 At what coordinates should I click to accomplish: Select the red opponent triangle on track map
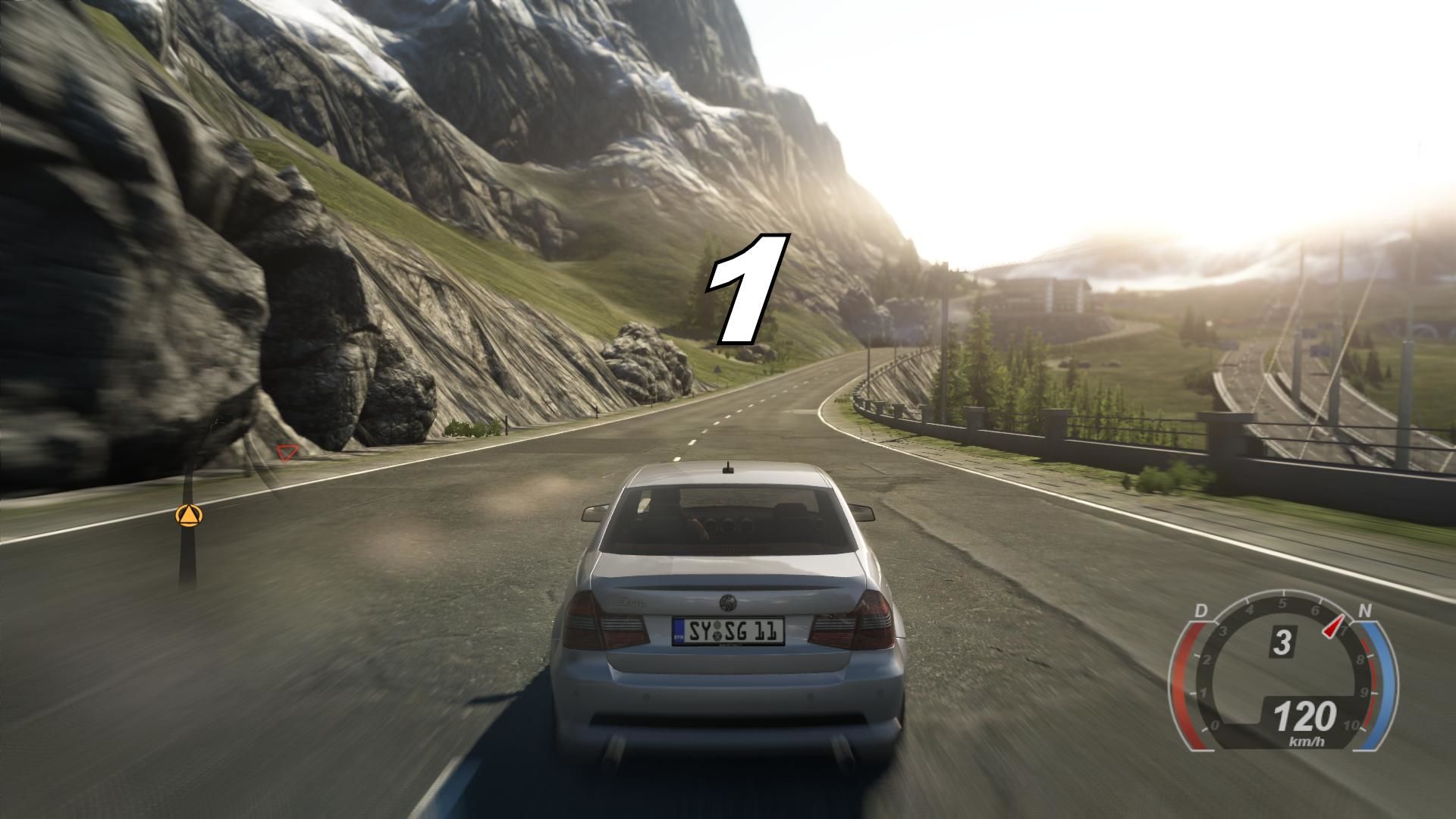click(286, 453)
